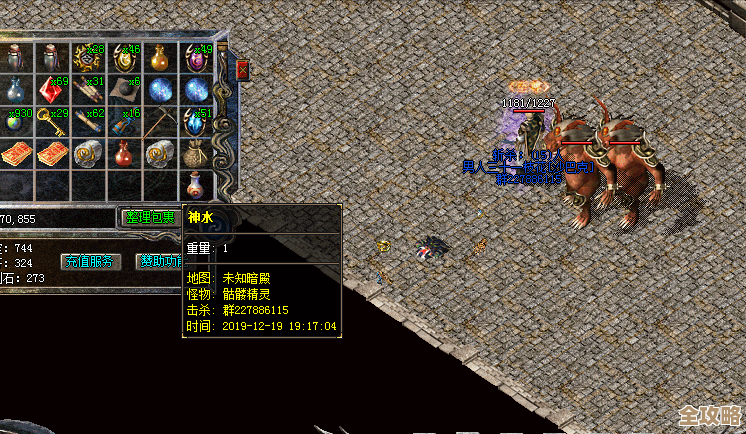Select the gold emblem stack x28
Screen dimensions: 746x434
tap(86, 59)
